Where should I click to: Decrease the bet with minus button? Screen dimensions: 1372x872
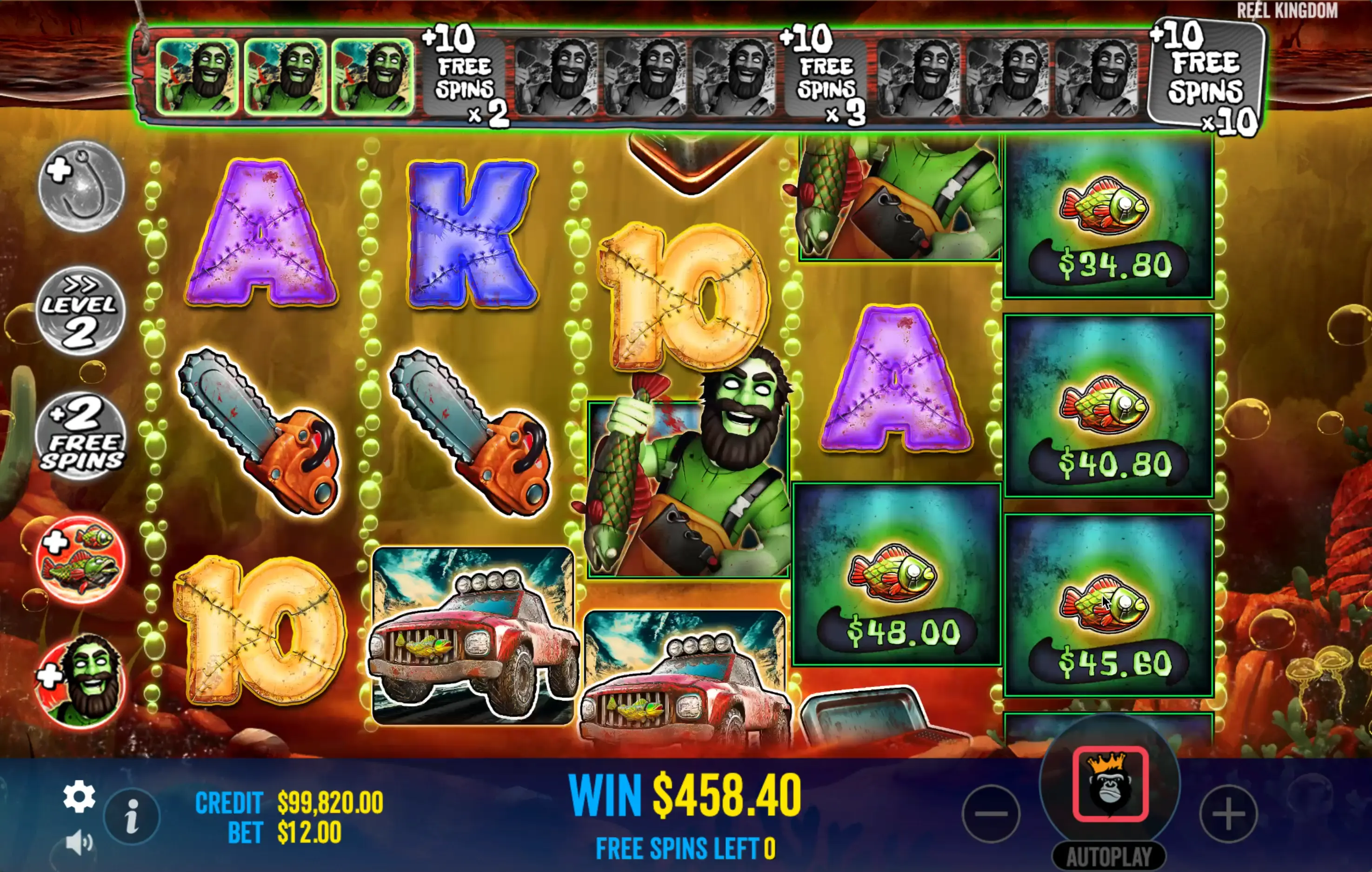[x=991, y=813]
